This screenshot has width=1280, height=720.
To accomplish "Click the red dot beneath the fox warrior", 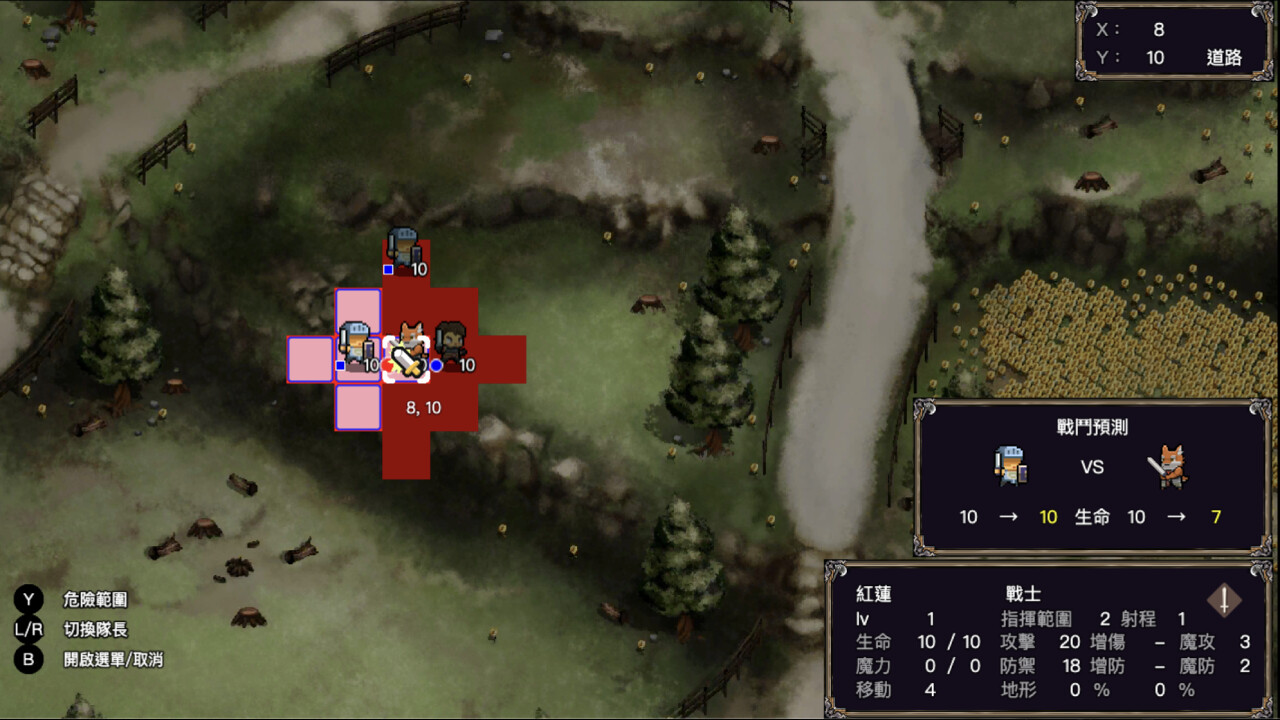I will pyautogui.click(x=390, y=367).
